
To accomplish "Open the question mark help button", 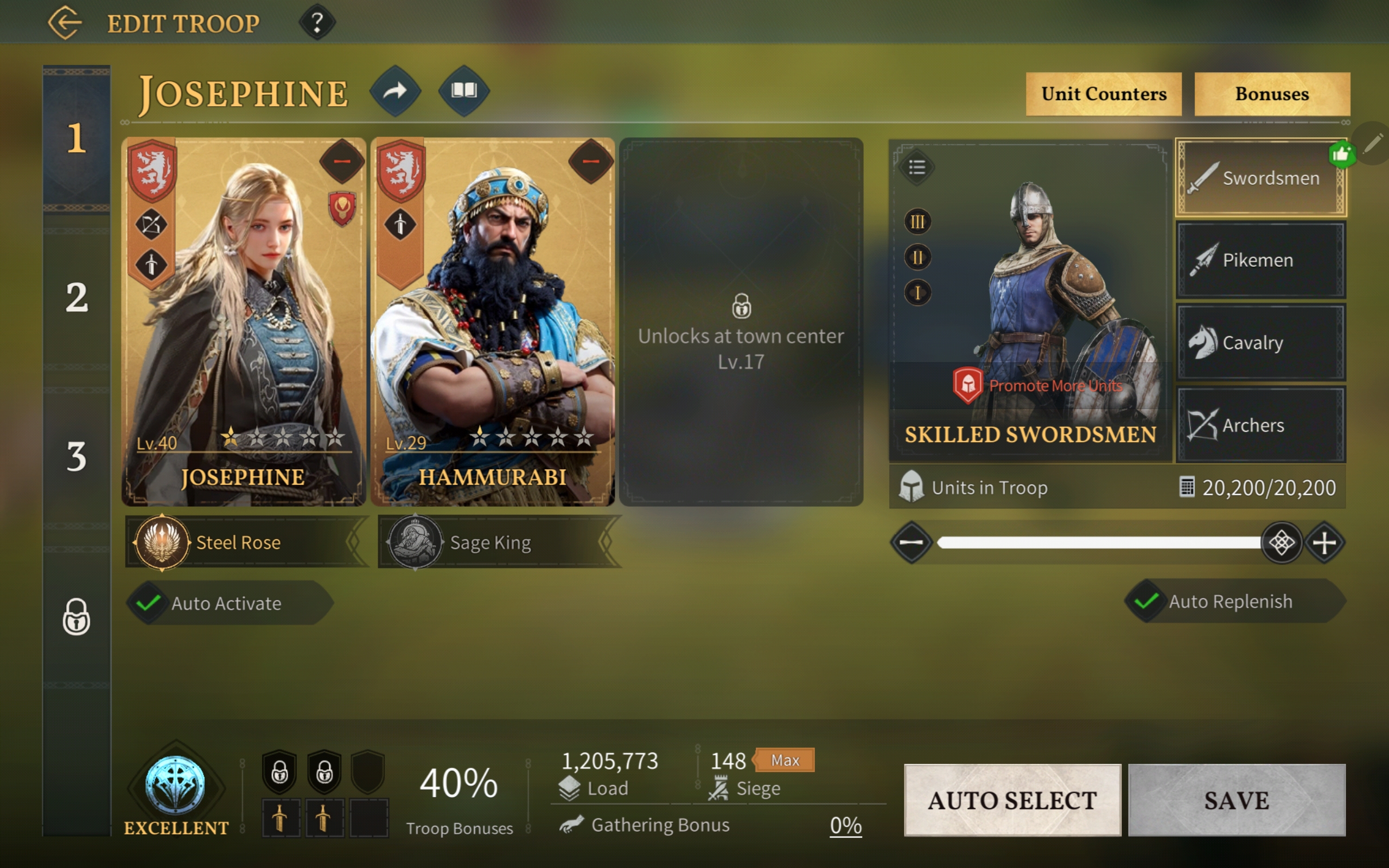I will pyautogui.click(x=317, y=23).
